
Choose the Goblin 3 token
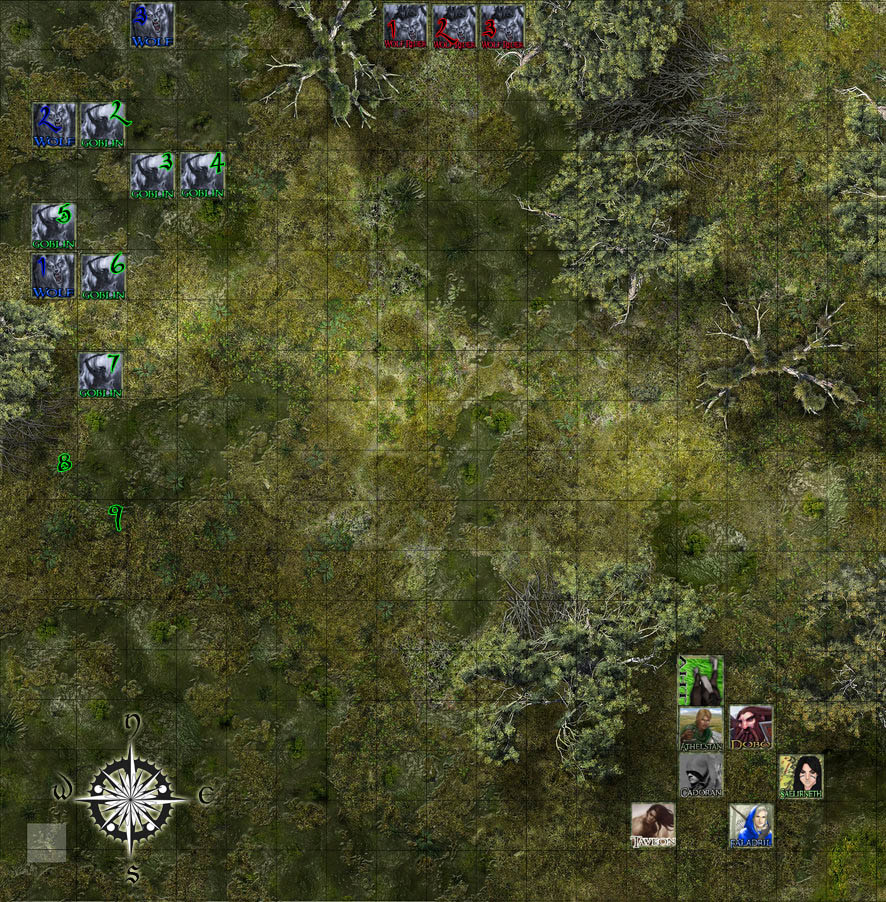coord(152,174)
